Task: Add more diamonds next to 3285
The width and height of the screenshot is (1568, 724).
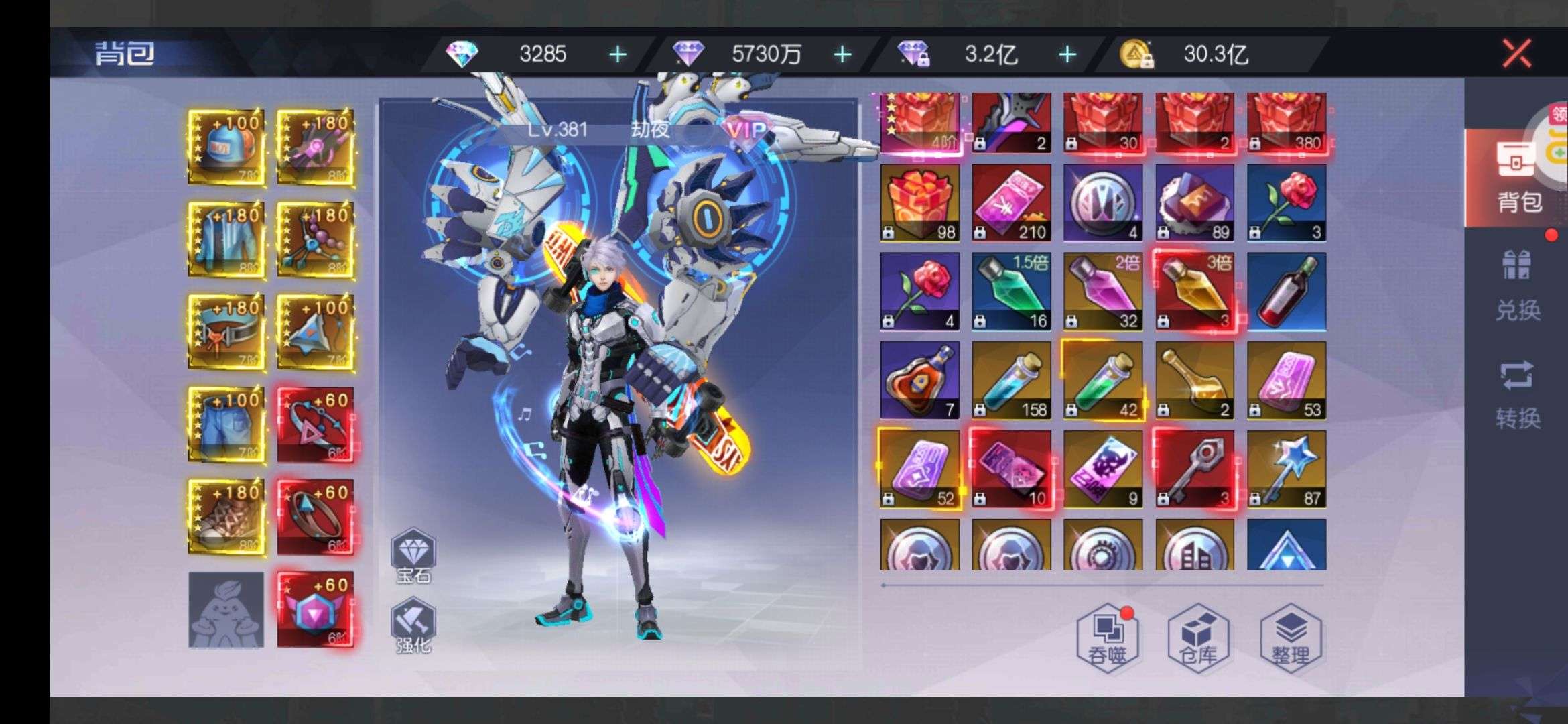Action: (618, 54)
